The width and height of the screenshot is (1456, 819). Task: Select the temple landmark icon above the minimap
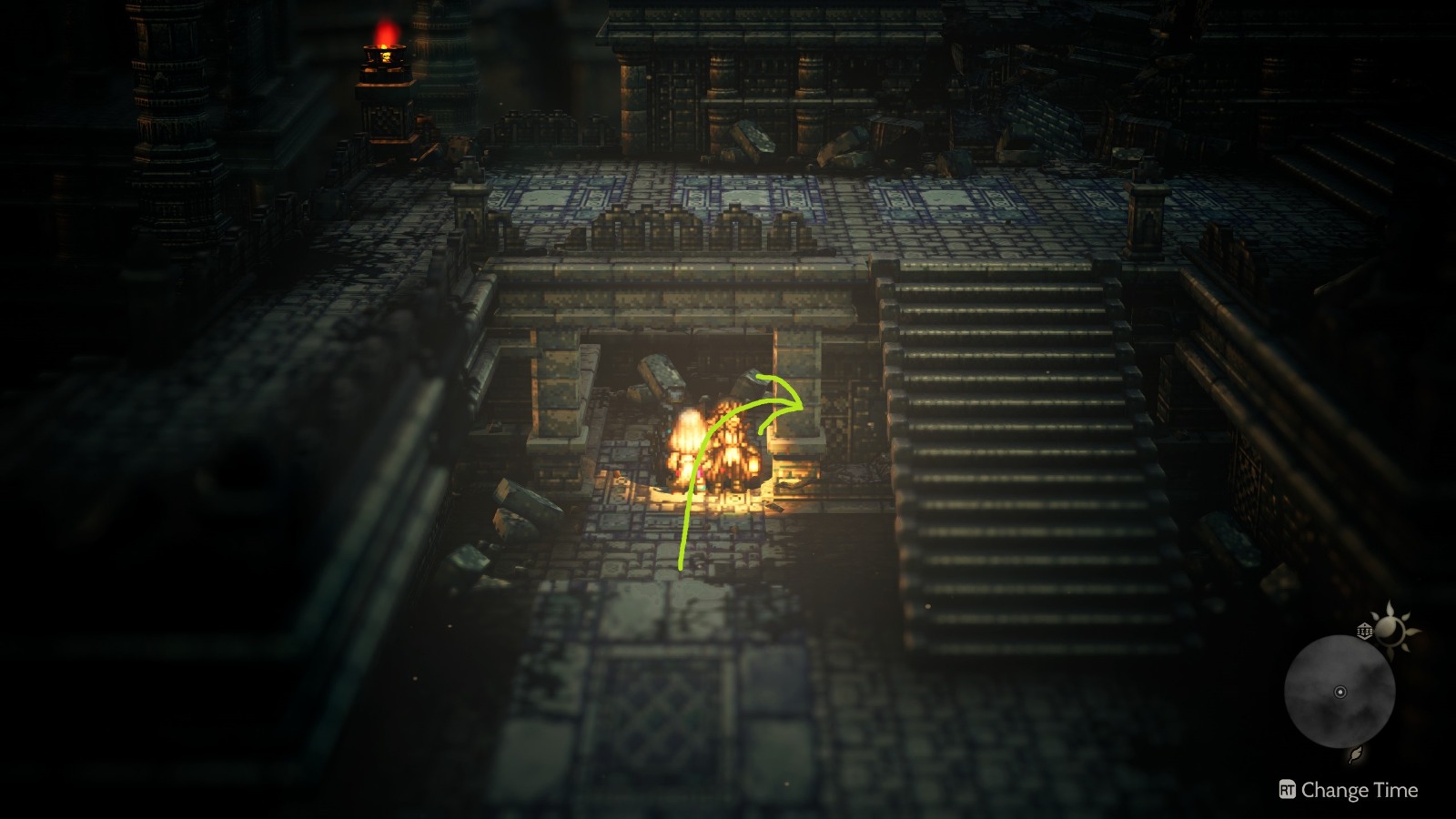(x=1365, y=630)
